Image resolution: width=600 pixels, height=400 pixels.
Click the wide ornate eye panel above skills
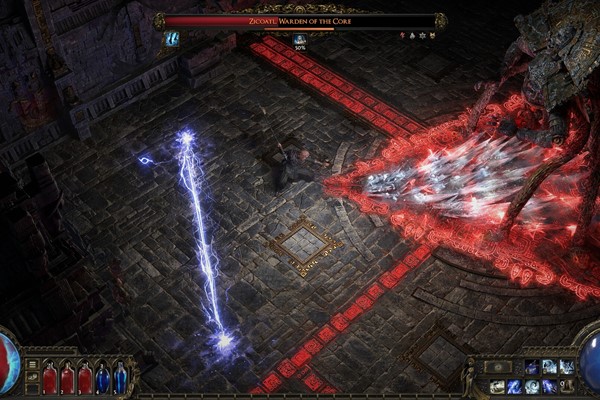pyautogui.click(x=497, y=367)
